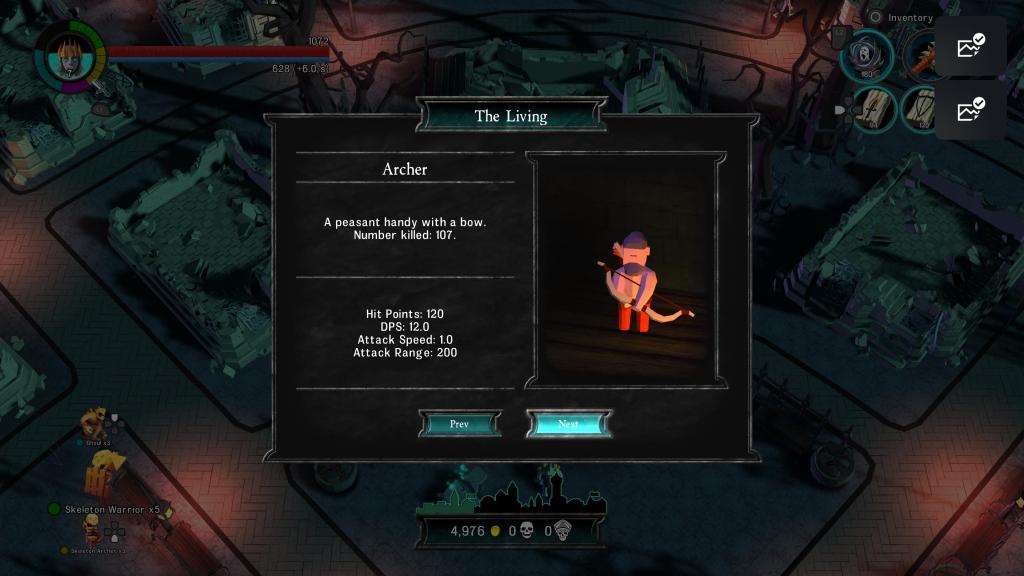
Task: Click the lower screenshot overlay button
Action: pyautogui.click(x=971, y=109)
